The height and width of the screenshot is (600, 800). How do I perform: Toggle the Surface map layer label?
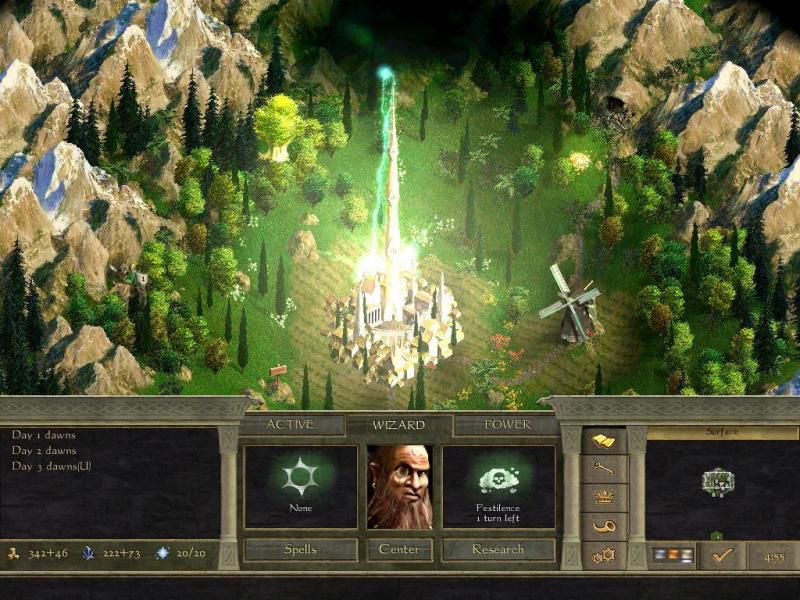click(721, 432)
